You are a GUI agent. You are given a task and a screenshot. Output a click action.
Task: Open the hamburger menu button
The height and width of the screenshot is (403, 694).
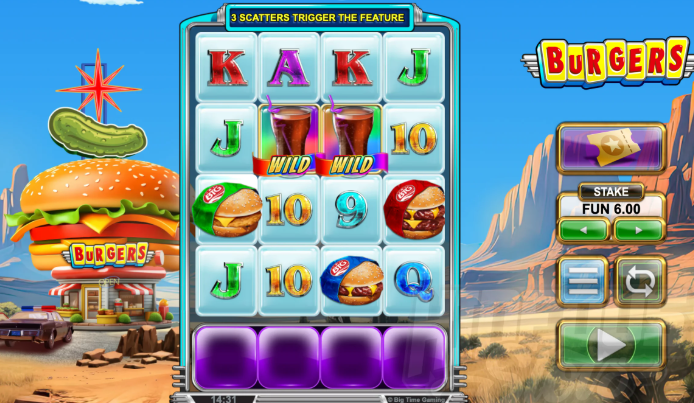coord(582,281)
